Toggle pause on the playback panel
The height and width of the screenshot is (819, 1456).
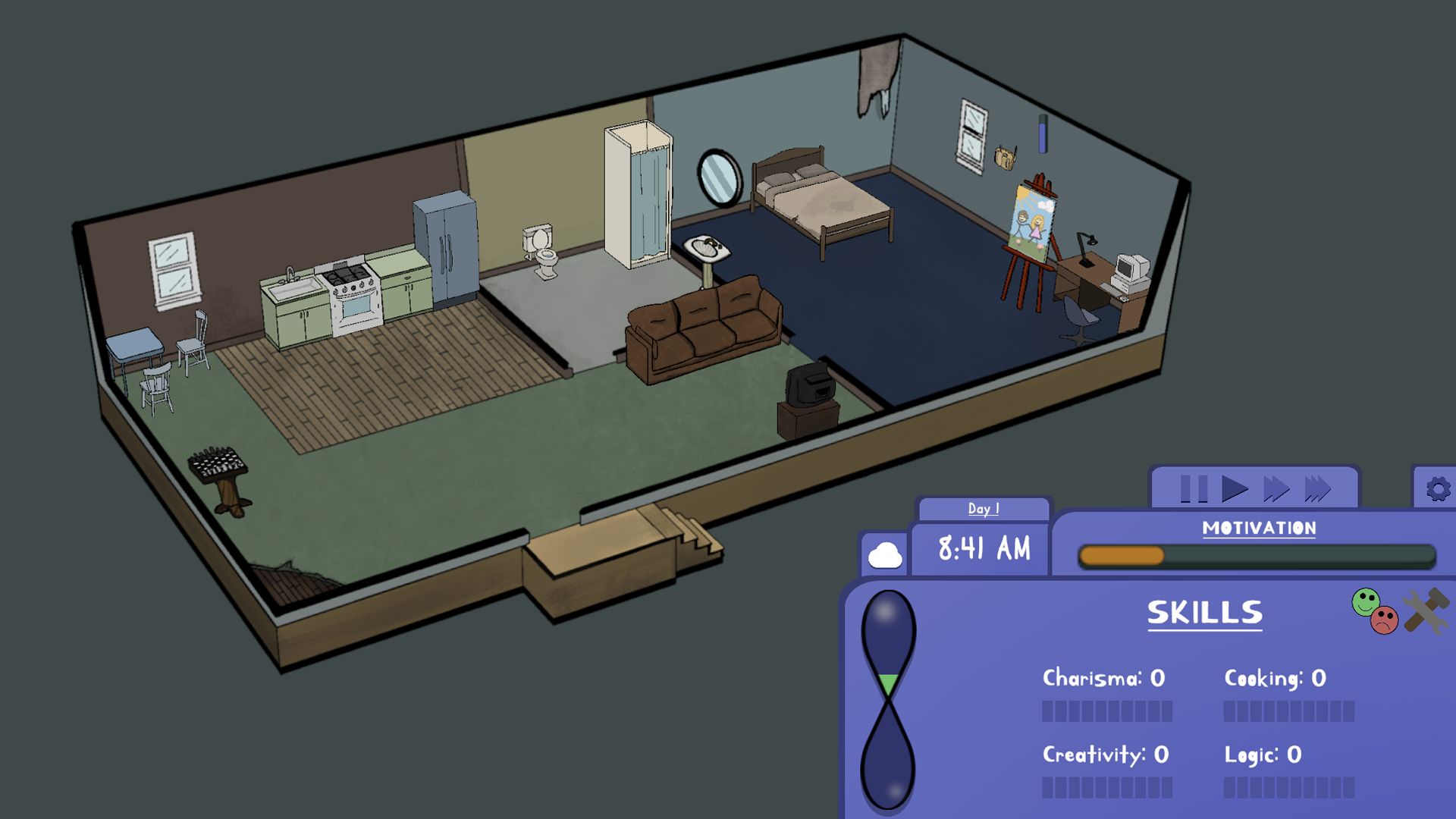tap(1194, 489)
